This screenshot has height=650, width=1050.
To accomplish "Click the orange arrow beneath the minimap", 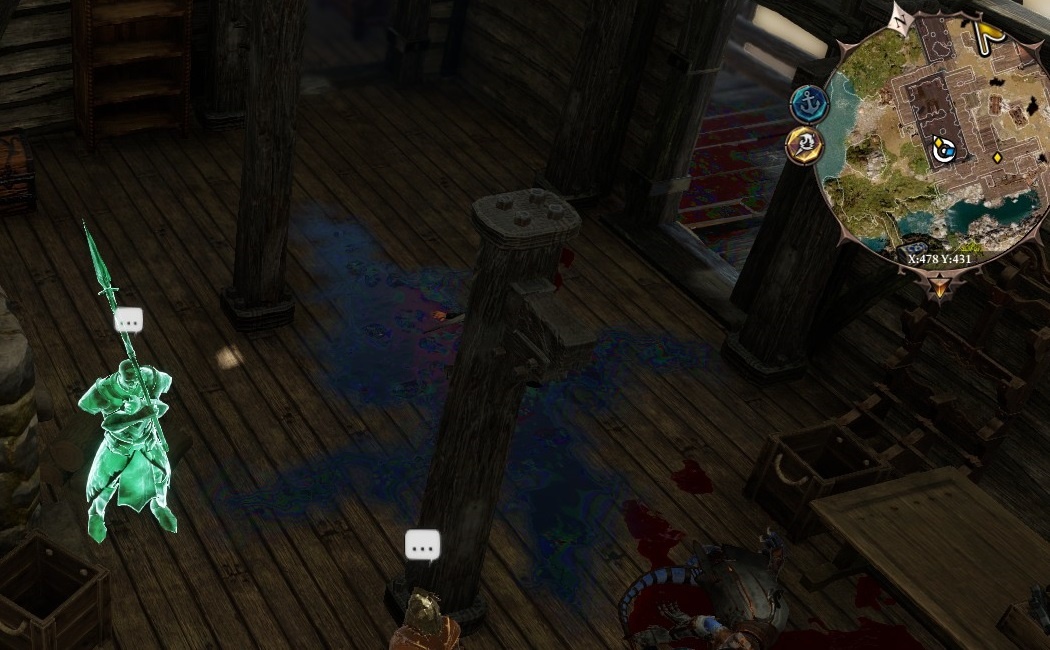I will point(939,289).
